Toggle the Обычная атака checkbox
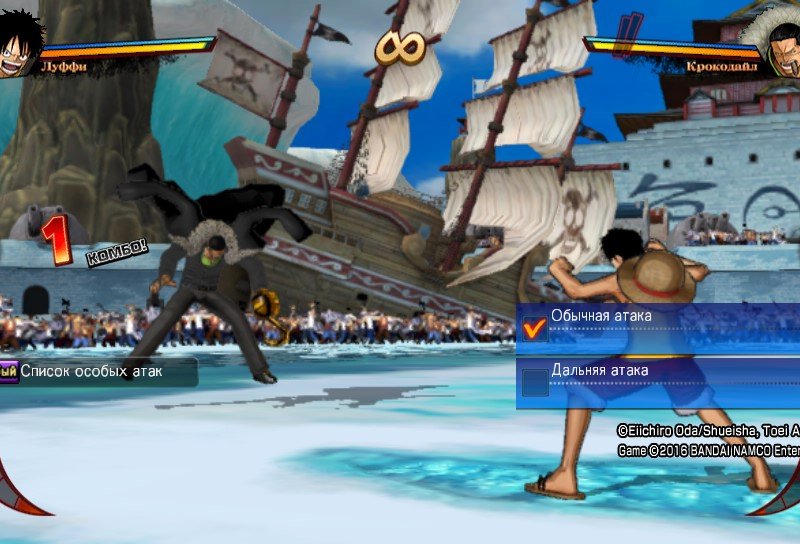800x544 pixels. [x=536, y=329]
